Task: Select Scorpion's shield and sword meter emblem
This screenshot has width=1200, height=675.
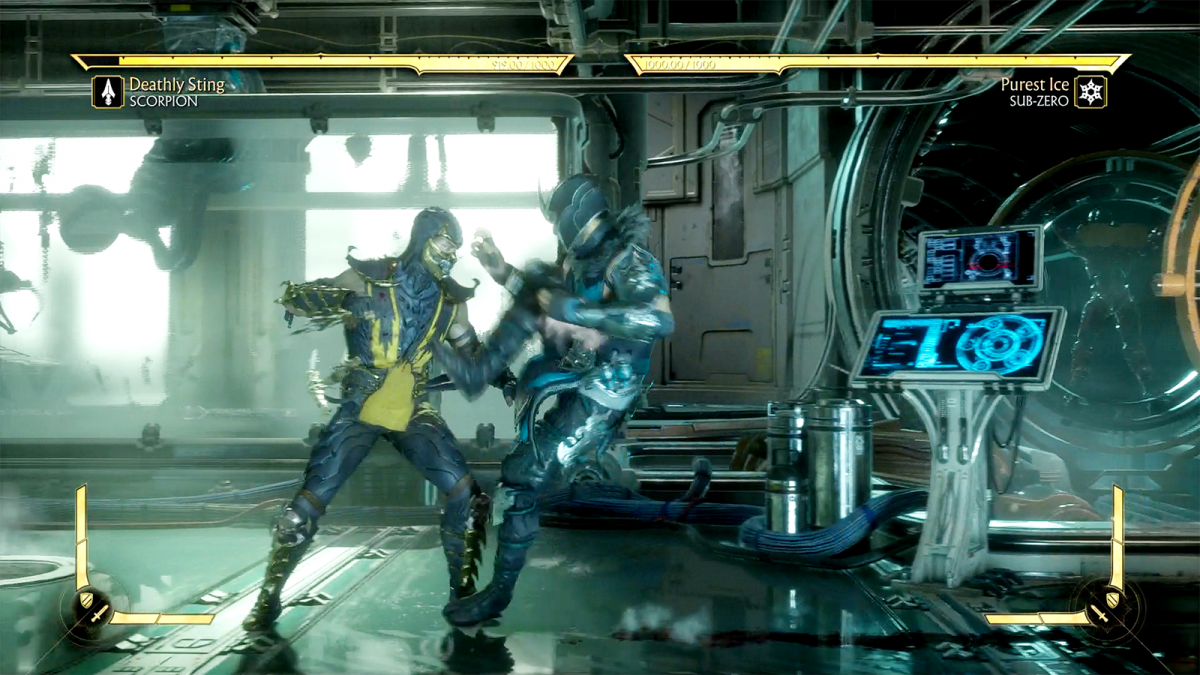Action: click(92, 607)
